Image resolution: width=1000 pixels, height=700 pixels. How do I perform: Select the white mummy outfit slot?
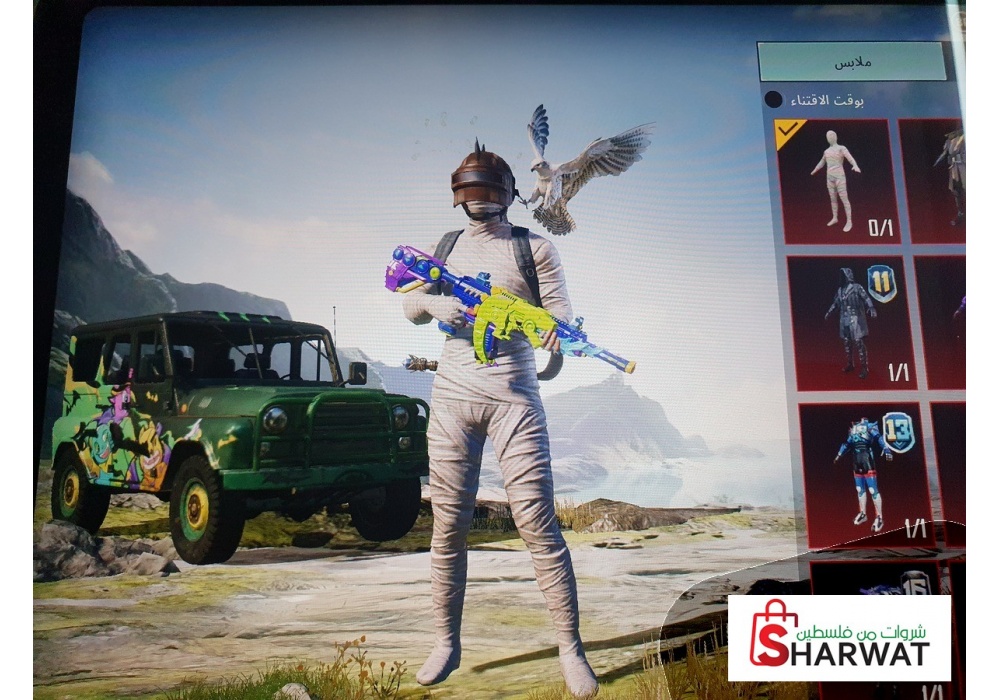(837, 182)
